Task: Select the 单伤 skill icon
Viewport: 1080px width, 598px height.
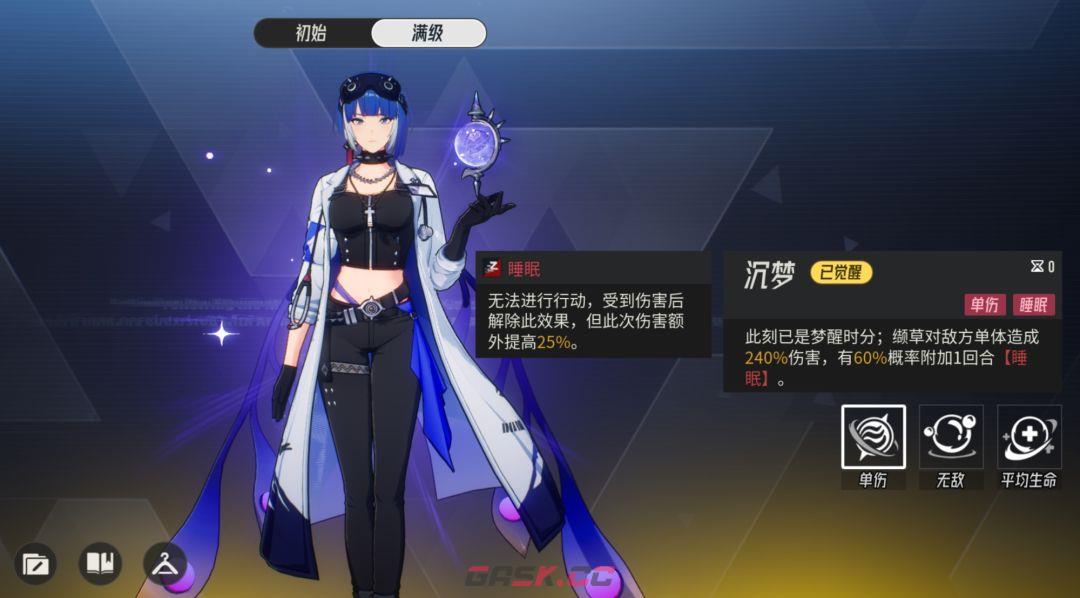Action: [873, 437]
